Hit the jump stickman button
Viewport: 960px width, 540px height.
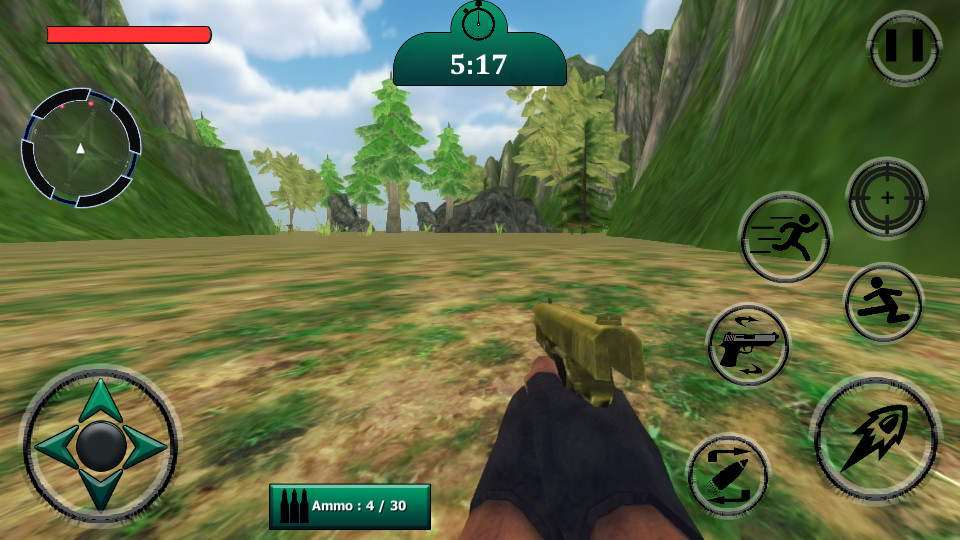883,302
